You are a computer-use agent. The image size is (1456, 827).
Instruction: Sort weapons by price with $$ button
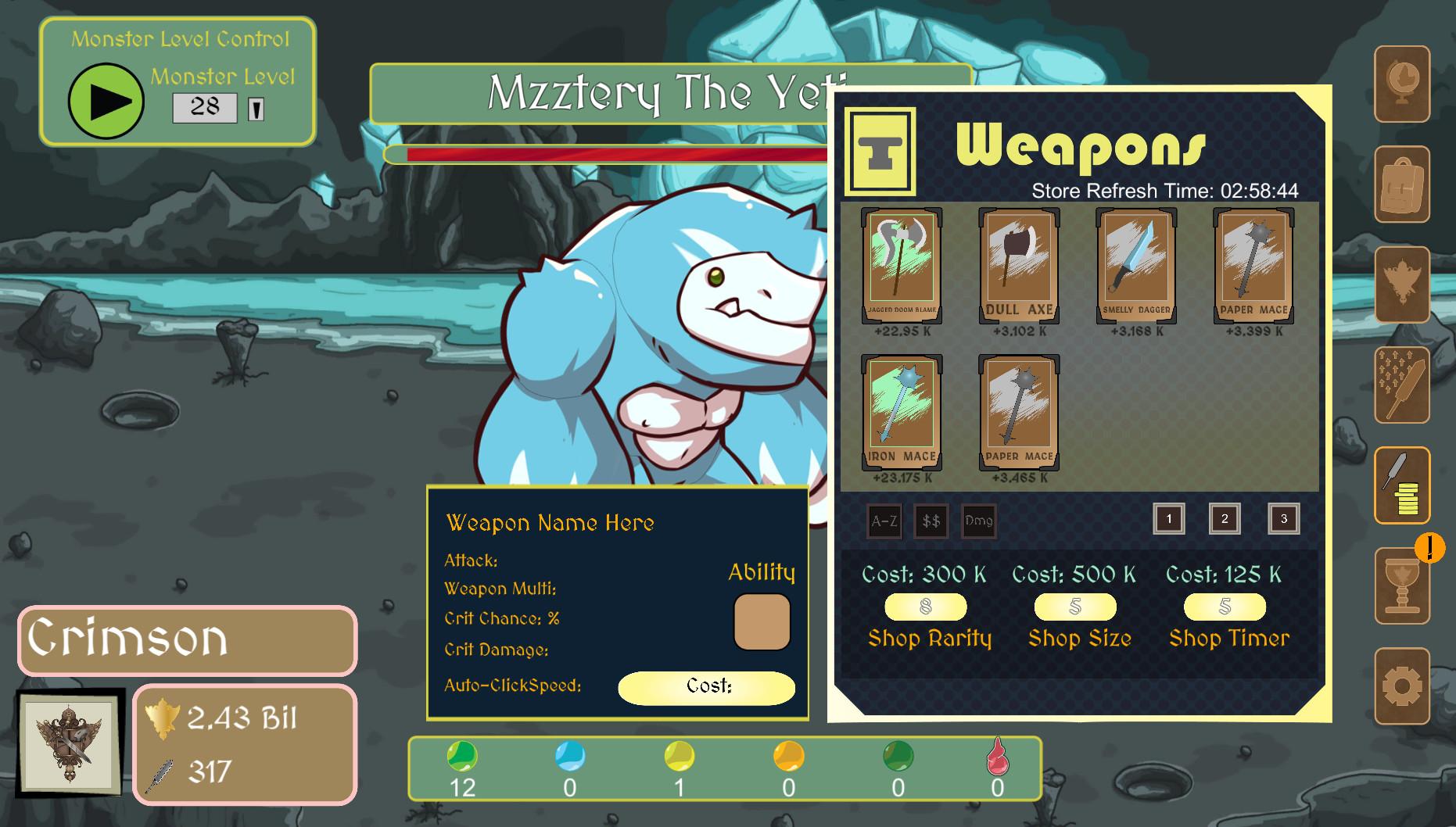click(x=931, y=521)
